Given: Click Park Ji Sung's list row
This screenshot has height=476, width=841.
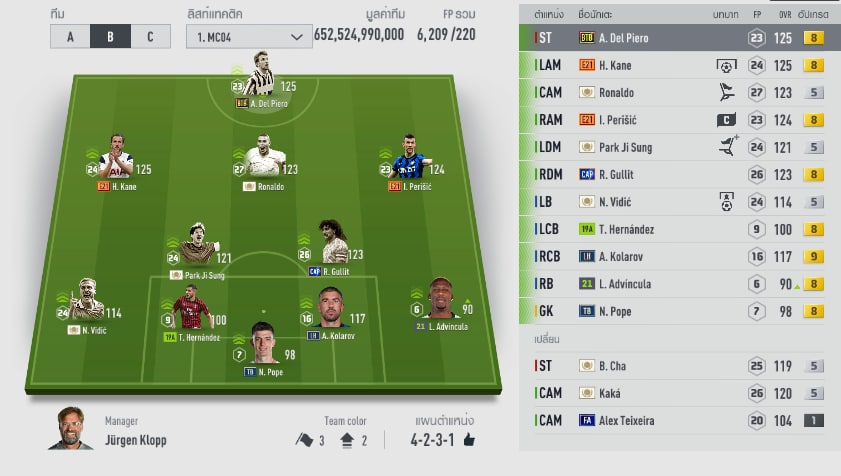Looking at the screenshot, I should (680, 147).
